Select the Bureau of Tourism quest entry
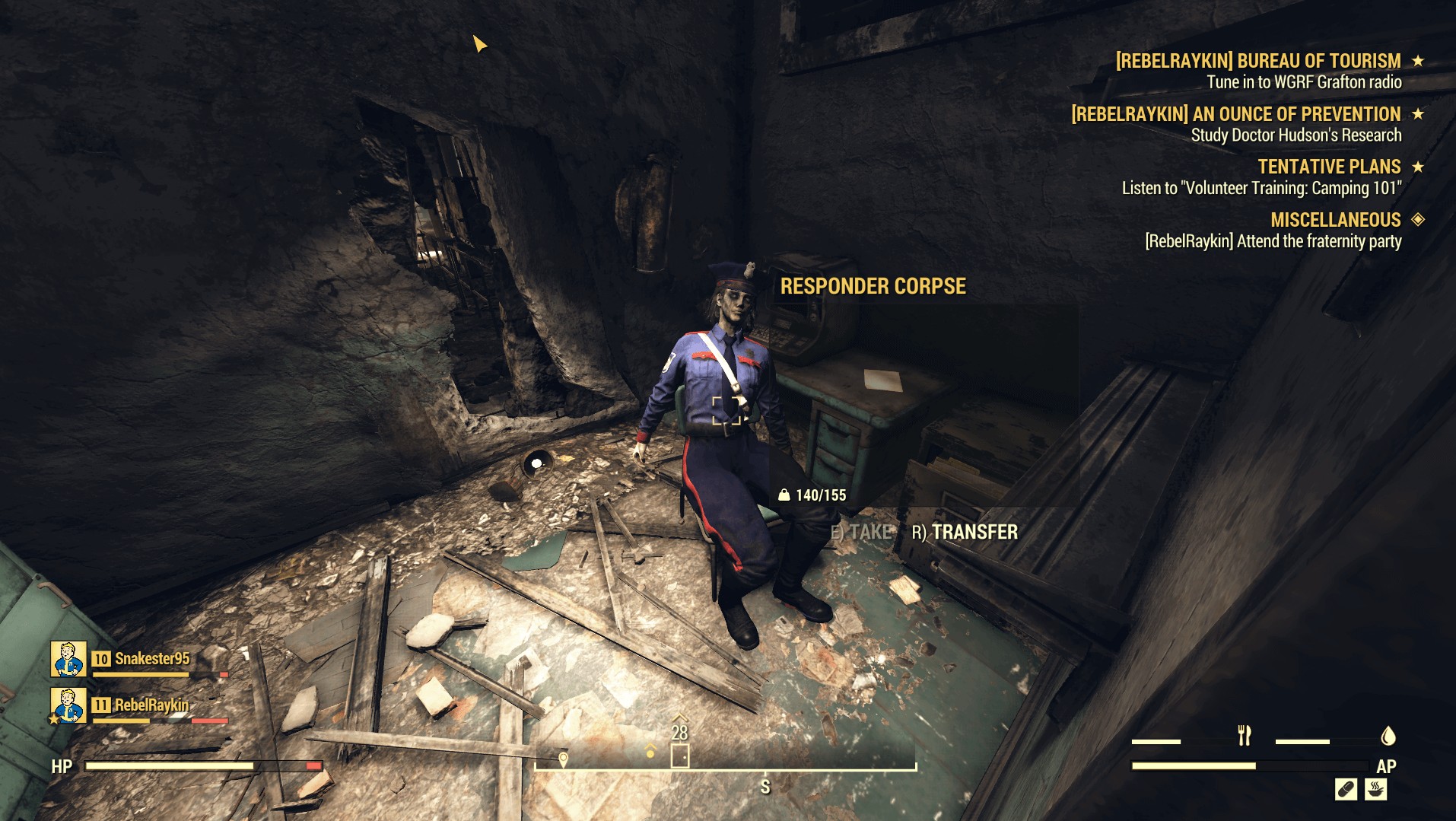 pyautogui.click(x=1257, y=61)
